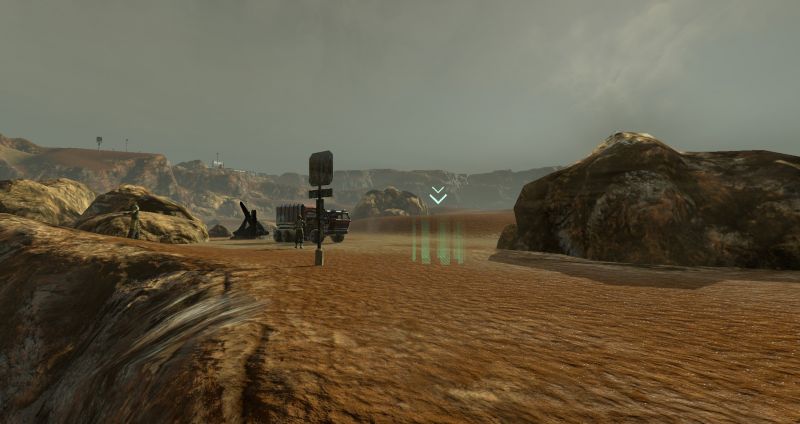The width and height of the screenshot is (800, 424).
Task: Click the double-chevron objective waypoint marker
Action: coord(438,195)
